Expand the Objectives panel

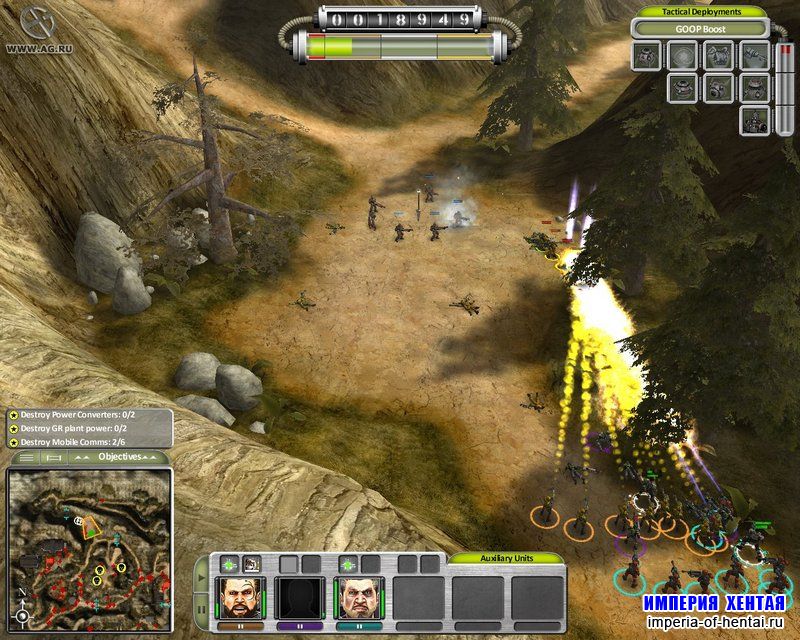(x=122, y=456)
